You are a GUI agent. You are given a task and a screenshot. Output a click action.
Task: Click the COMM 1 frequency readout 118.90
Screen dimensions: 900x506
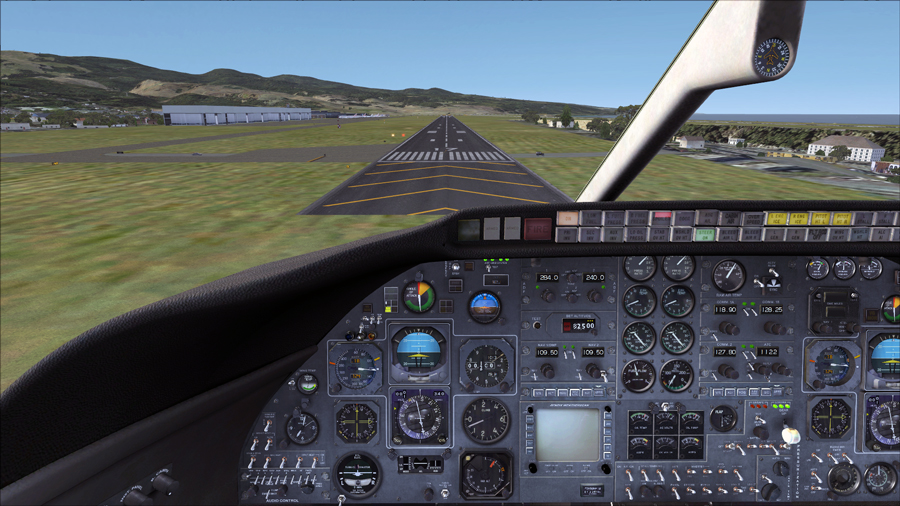click(726, 310)
